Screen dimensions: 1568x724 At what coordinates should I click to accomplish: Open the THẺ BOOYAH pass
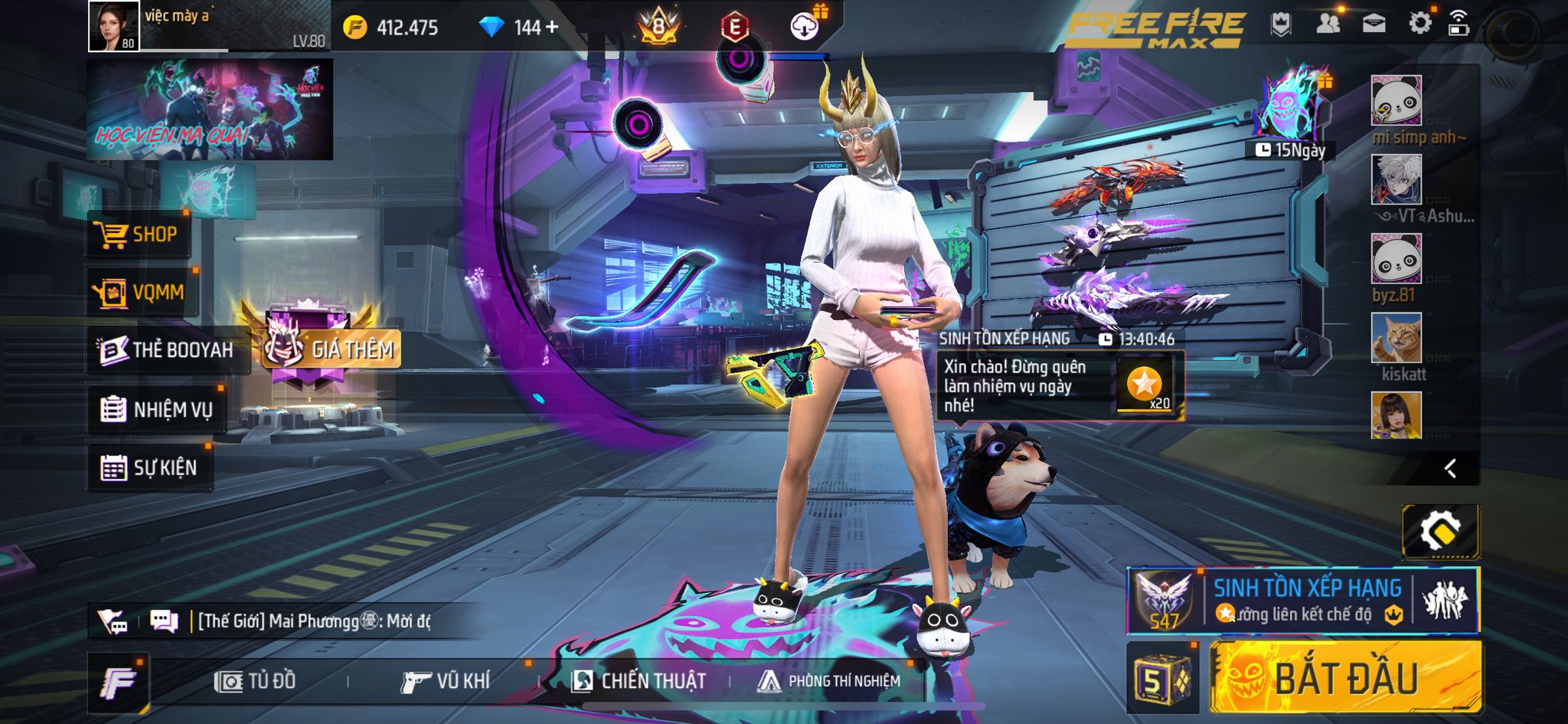click(x=167, y=350)
